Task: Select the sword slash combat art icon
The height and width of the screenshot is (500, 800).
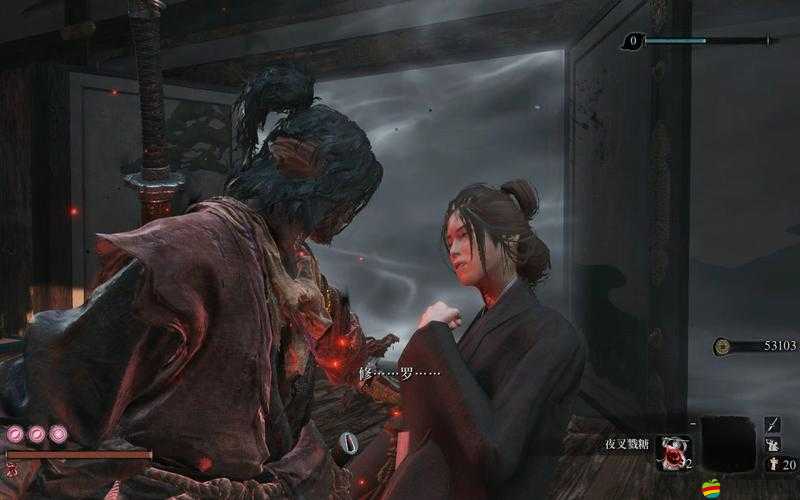Action: pos(773,424)
